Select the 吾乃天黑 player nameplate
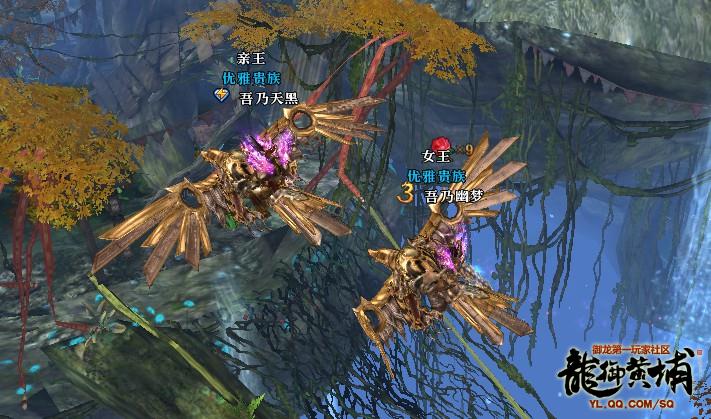711x419 pixels. (268, 97)
